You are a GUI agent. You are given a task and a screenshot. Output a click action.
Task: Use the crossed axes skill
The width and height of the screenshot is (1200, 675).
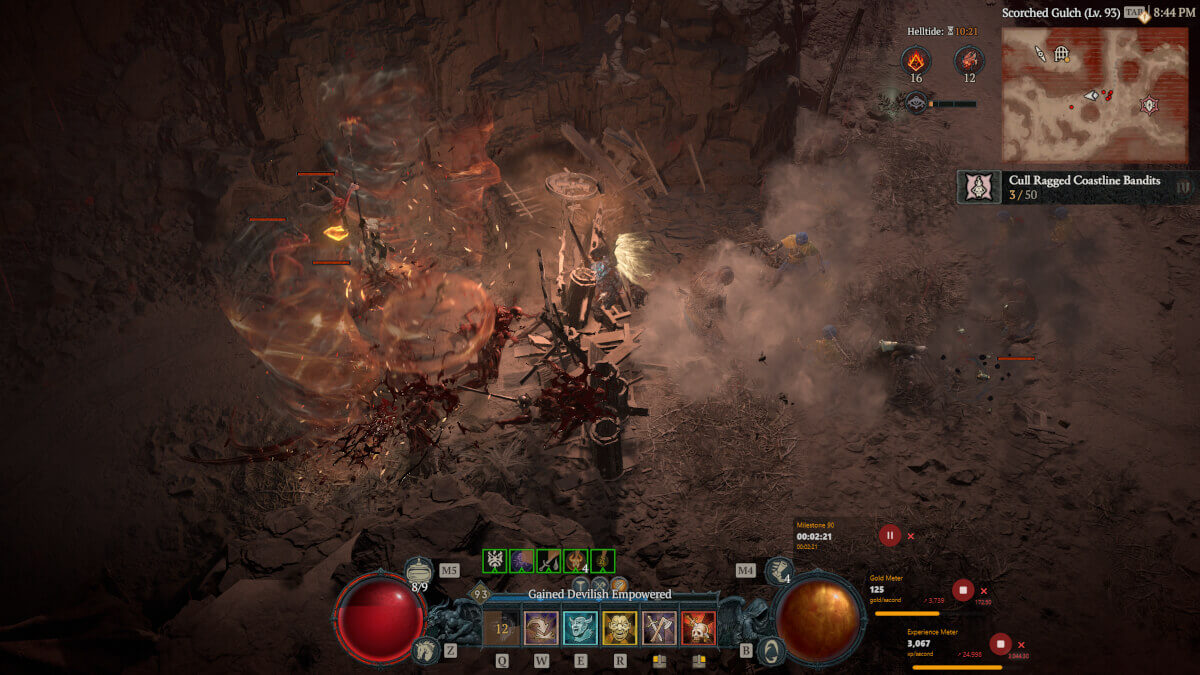click(659, 628)
